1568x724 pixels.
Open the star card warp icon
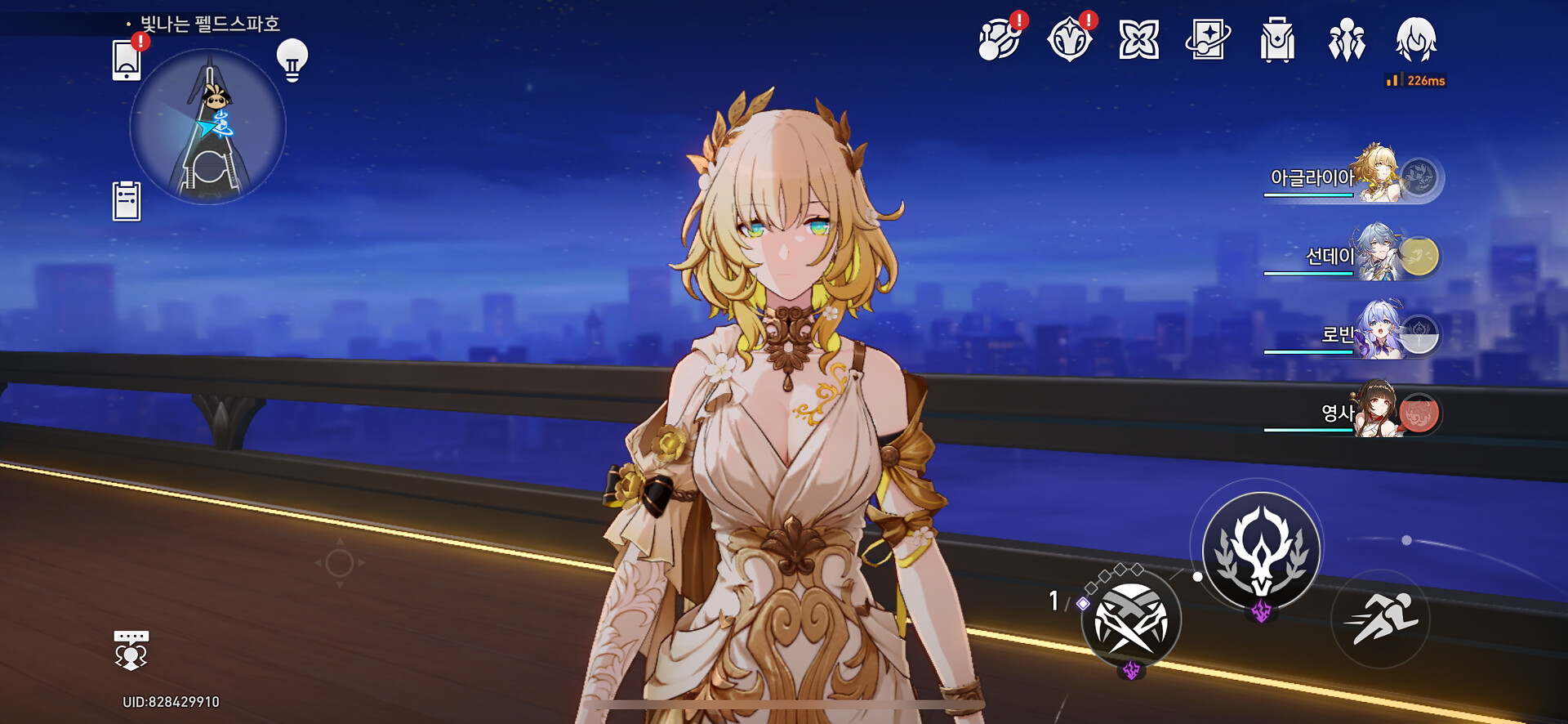pyautogui.click(x=1208, y=40)
